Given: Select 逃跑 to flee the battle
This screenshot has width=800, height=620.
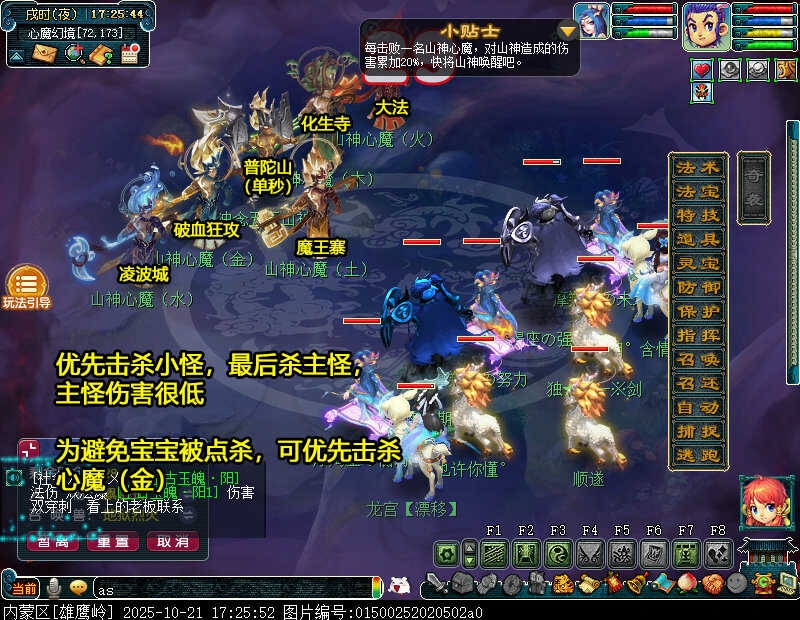Looking at the screenshot, I should click(x=697, y=455).
